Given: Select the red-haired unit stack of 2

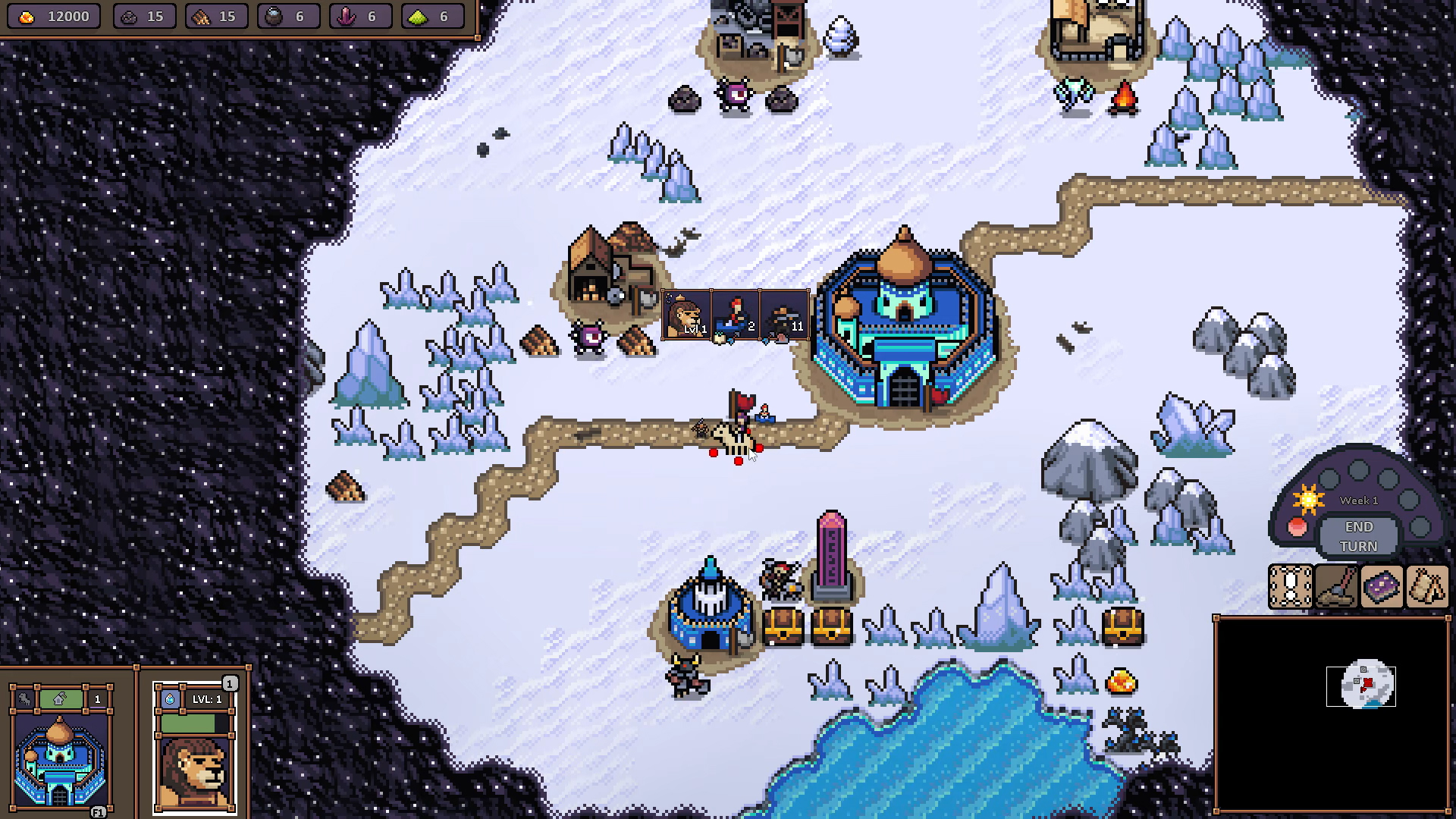Looking at the screenshot, I should [735, 315].
